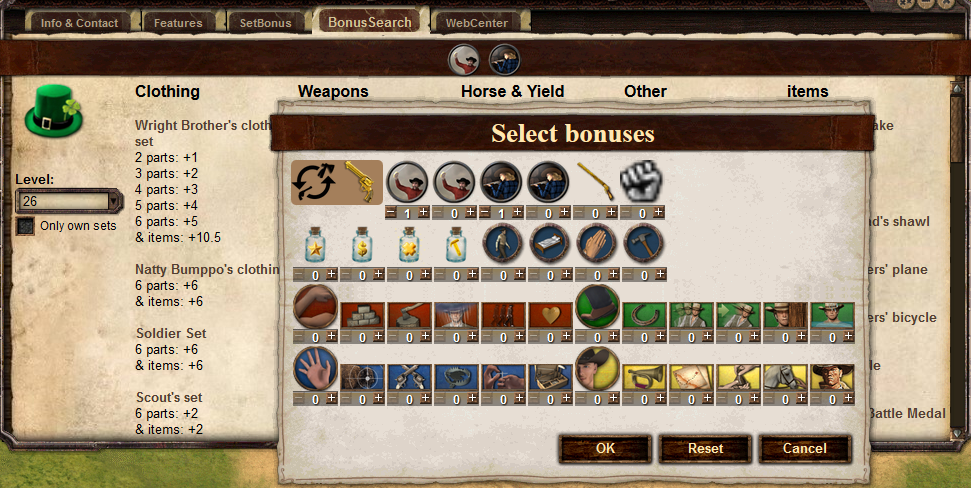Go to the SetBonus tab
This screenshot has width=971, height=488.
(264, 22)
